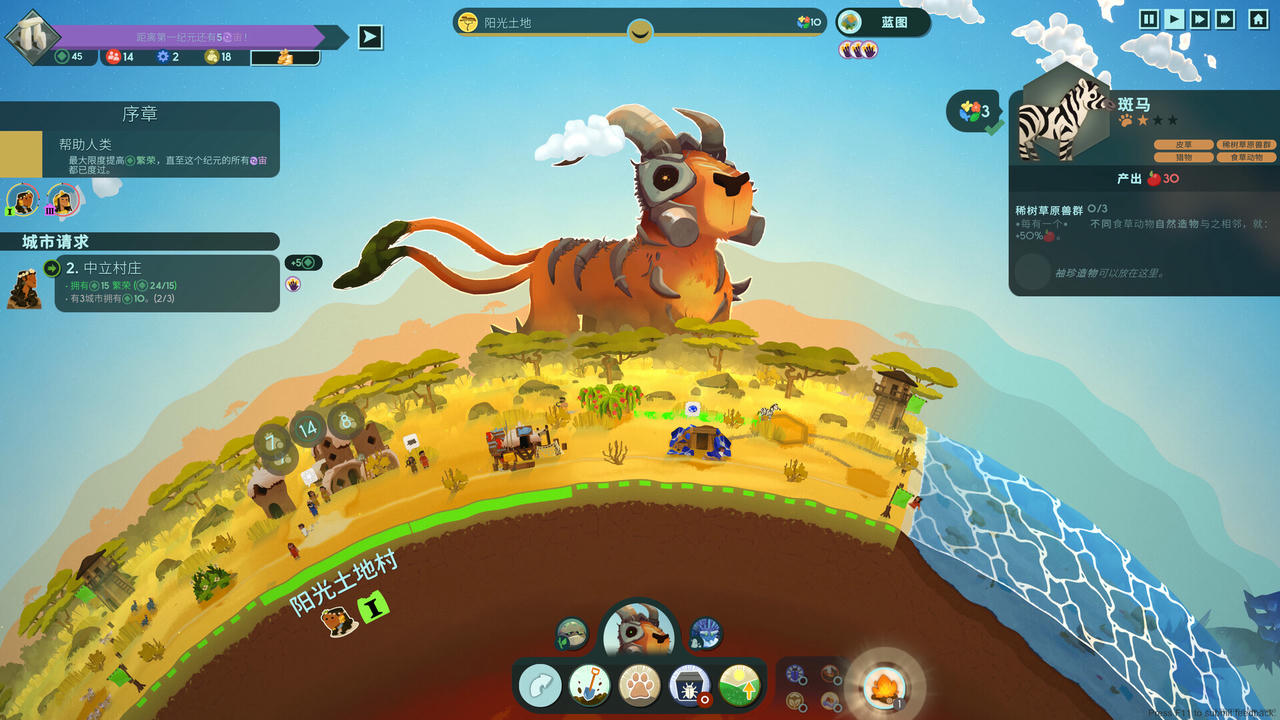The height and width of the screenshot is (720, 1280).
Task: Switch to the blue rock giant
Action: click(x=705, y=633)
